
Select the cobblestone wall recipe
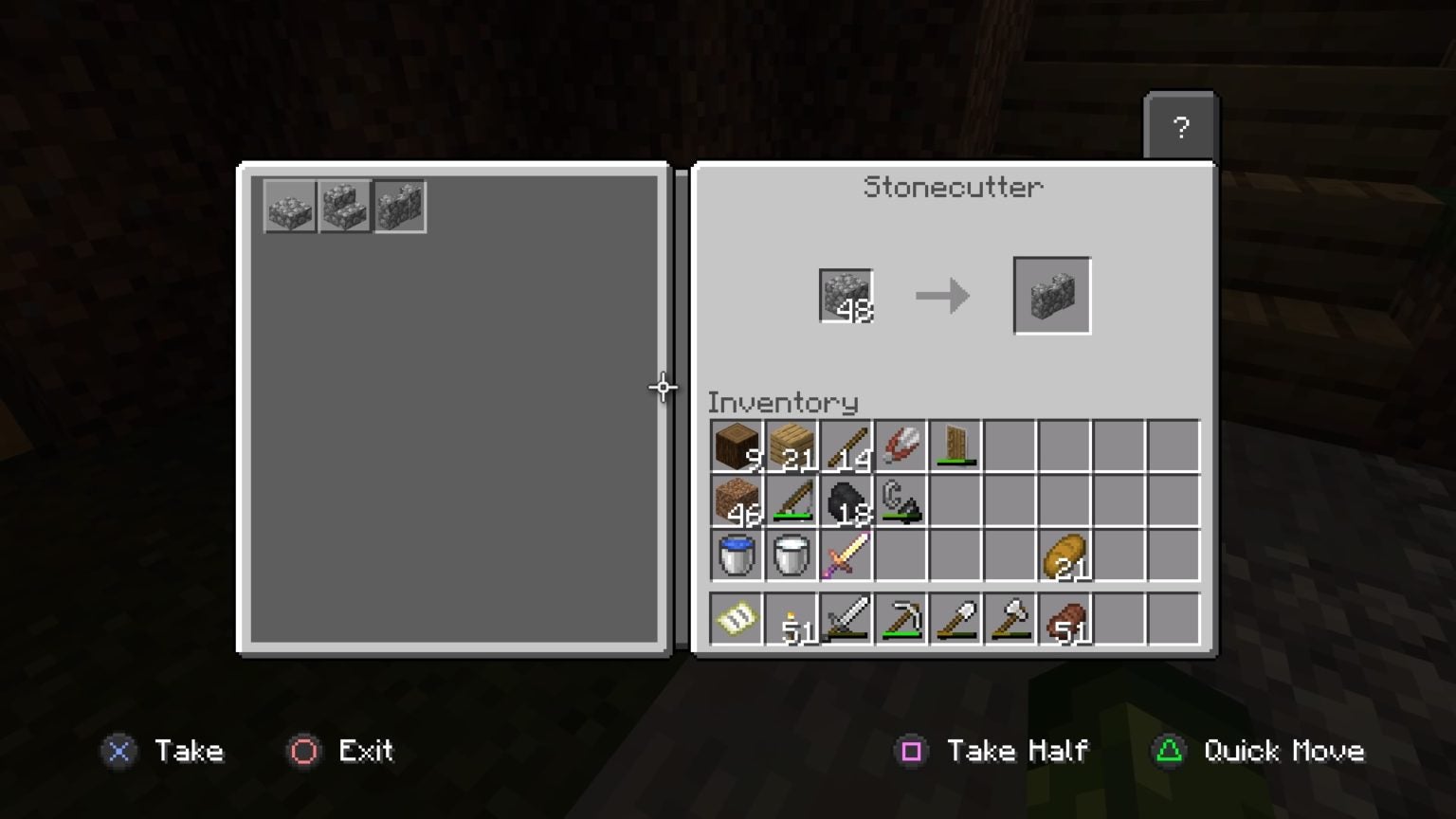click(x=399, y=207)
